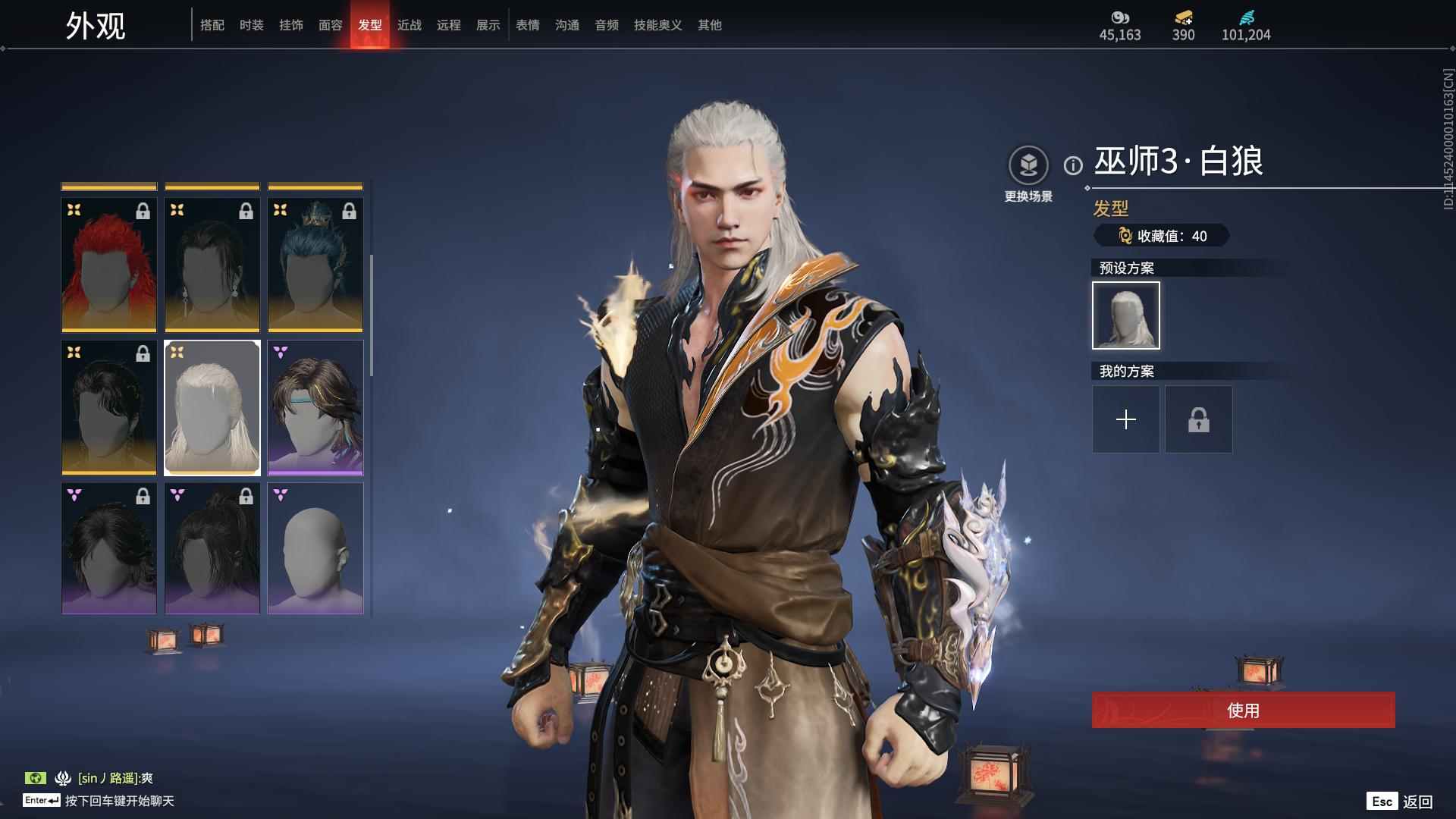The height and width of the screenshot is (819, 1456).
Task: Add a new scheme under 我的方案
Action: 1126,419
